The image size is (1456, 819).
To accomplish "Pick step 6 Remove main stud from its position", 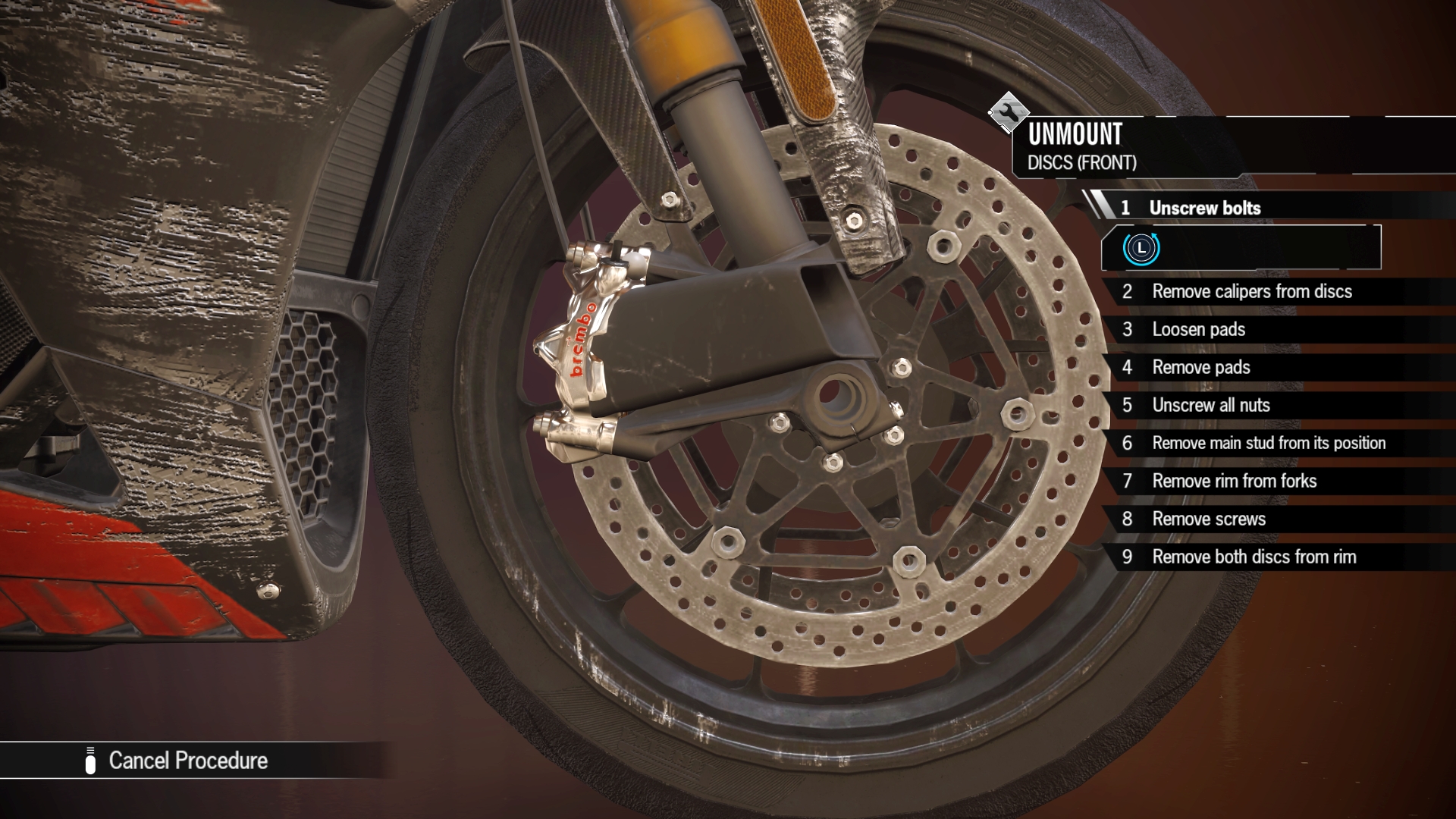I will 1269,443.
